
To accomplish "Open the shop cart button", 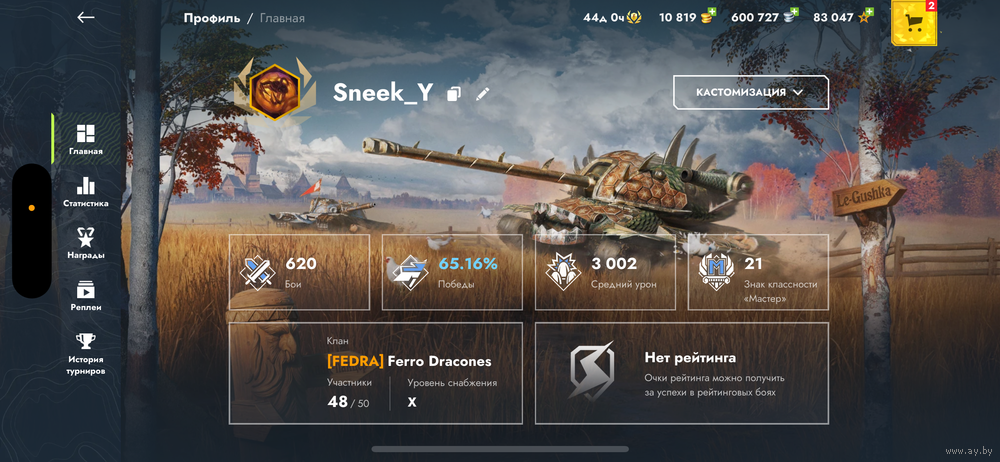I will coord(914,22).
